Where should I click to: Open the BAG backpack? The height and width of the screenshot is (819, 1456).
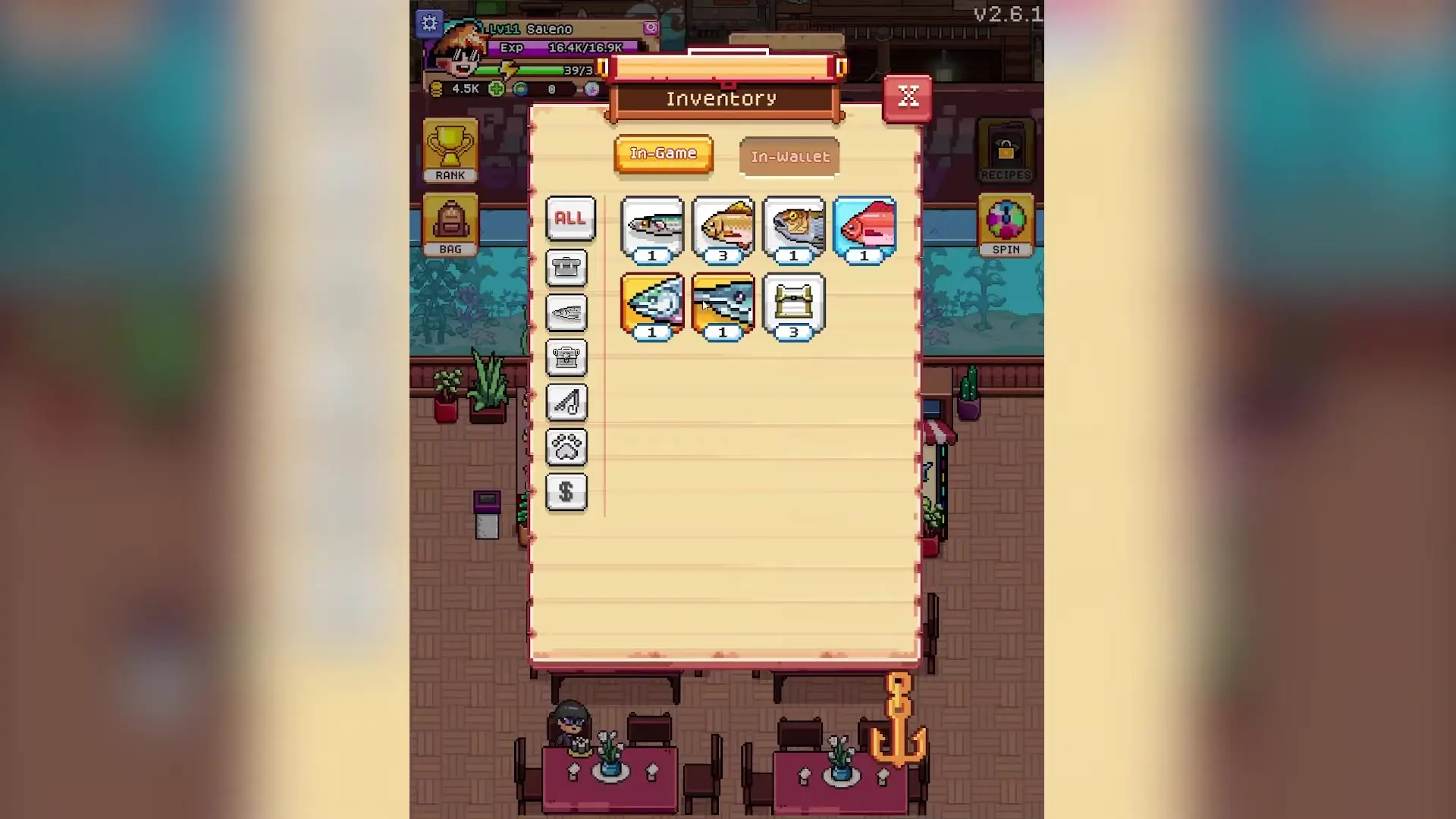point(450,224)
